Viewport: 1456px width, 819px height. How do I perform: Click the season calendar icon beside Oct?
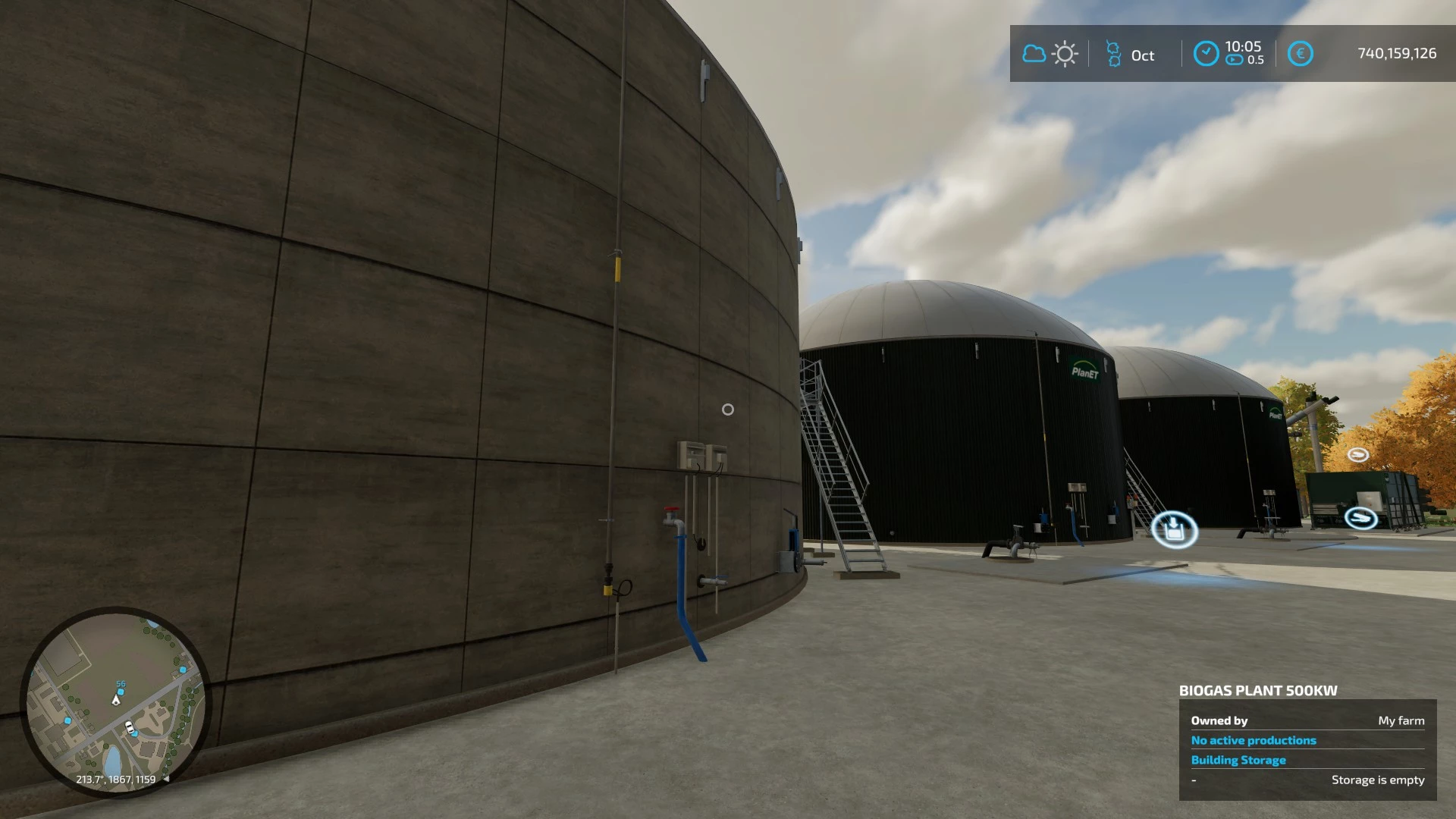point(1113,54)
